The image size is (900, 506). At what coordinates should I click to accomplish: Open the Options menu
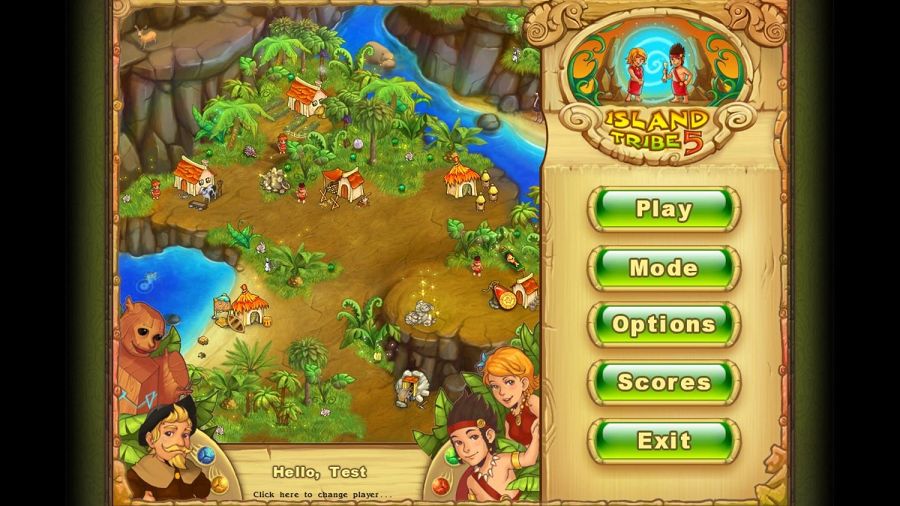coord(664,324)
